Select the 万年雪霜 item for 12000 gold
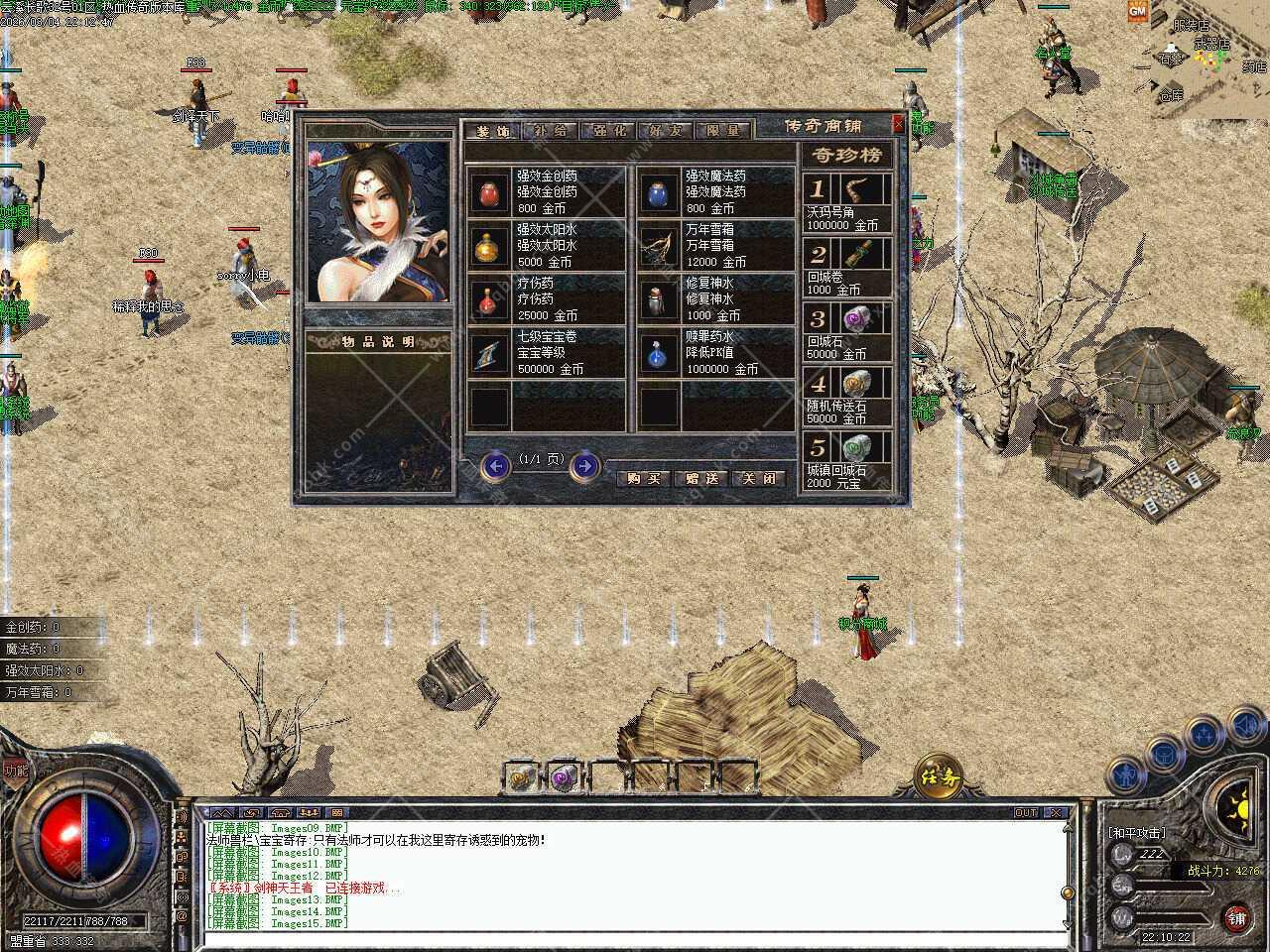This screenshot has height=952, width=1270. 657,246
